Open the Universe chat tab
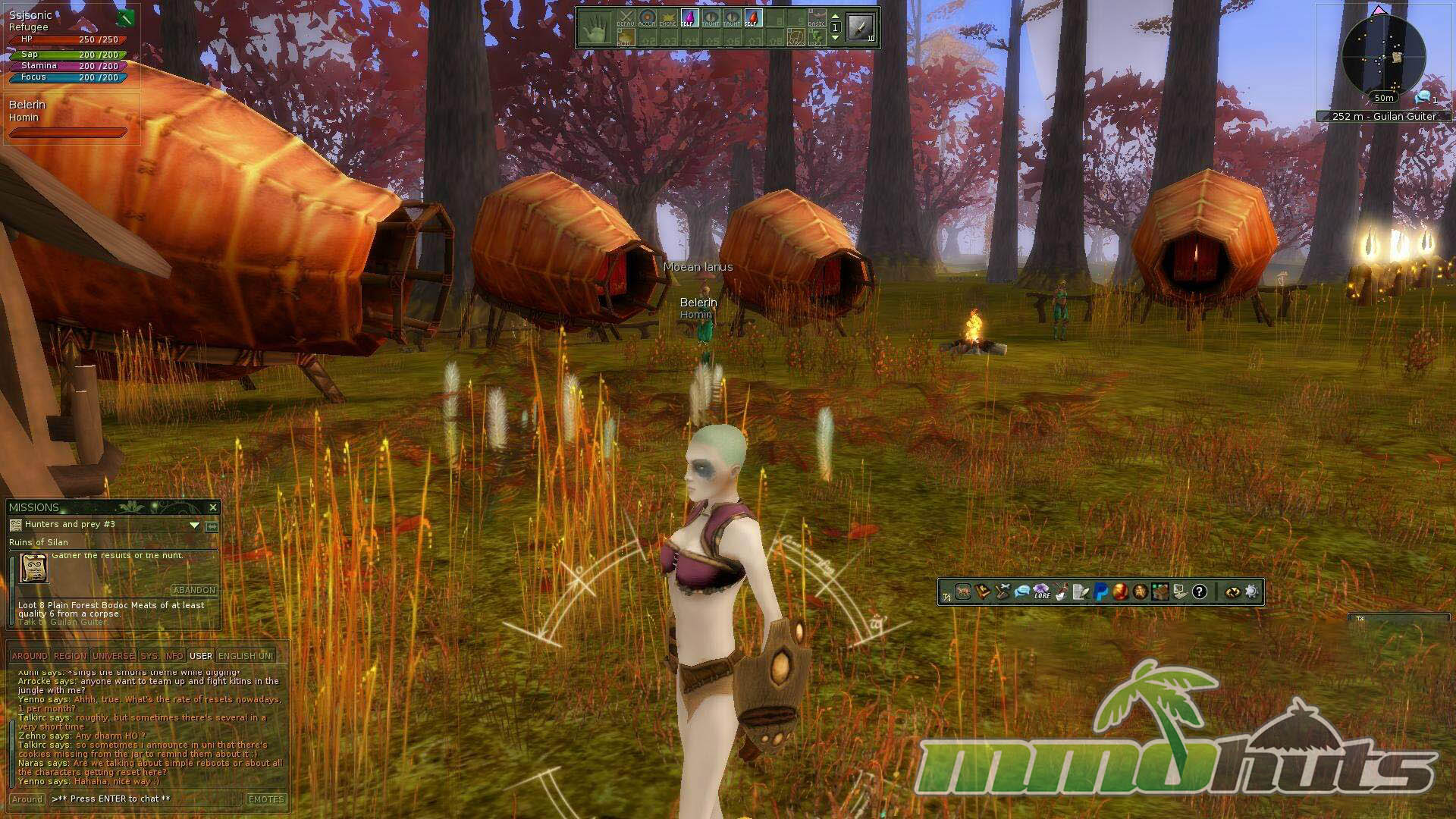This screenshot has width=1456, height=819. pyautogui.click(x=114, y=656)
